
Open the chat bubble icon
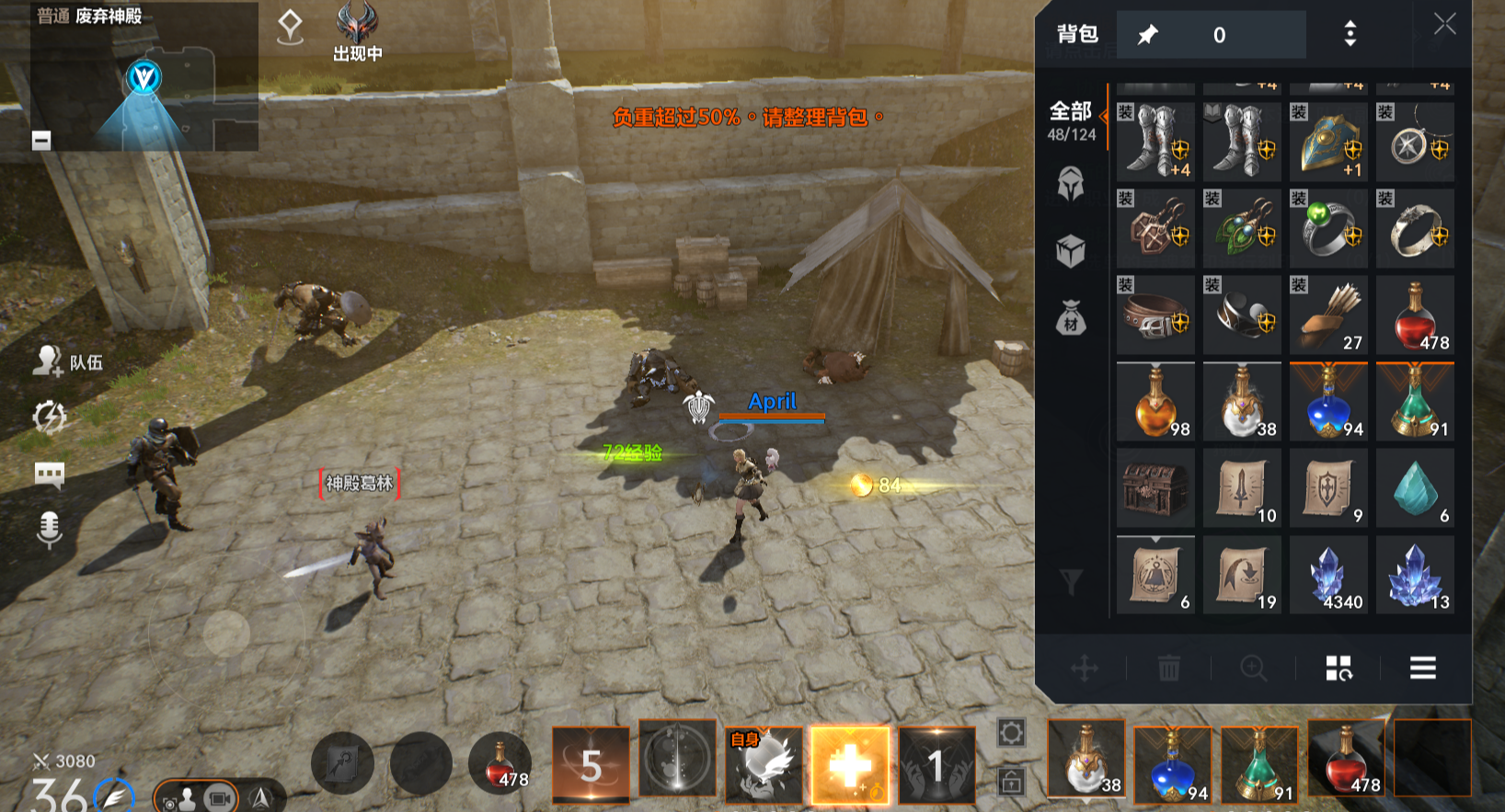pyautogui.click(x=49, y=475)
